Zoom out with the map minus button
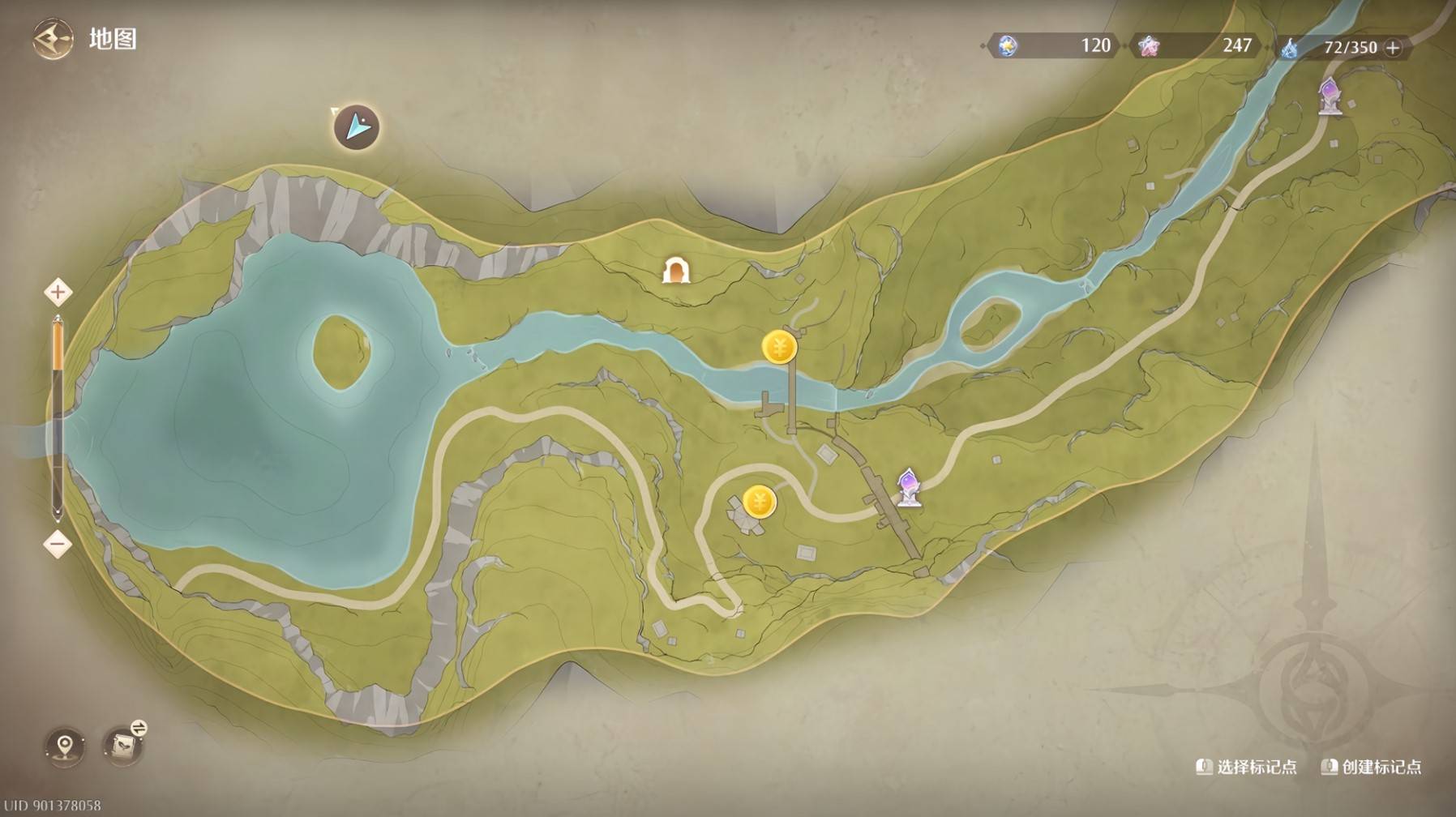 tap(58, 544)
